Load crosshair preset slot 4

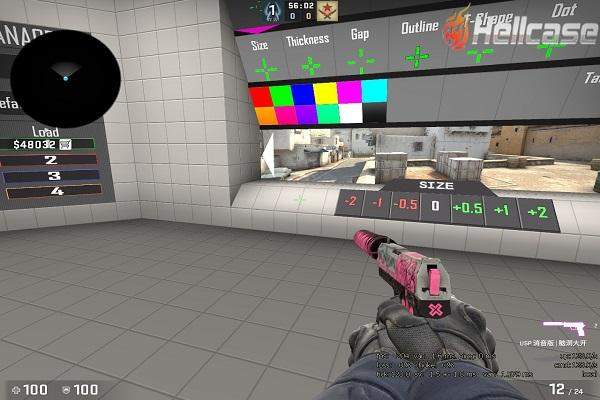coord(55,191)
